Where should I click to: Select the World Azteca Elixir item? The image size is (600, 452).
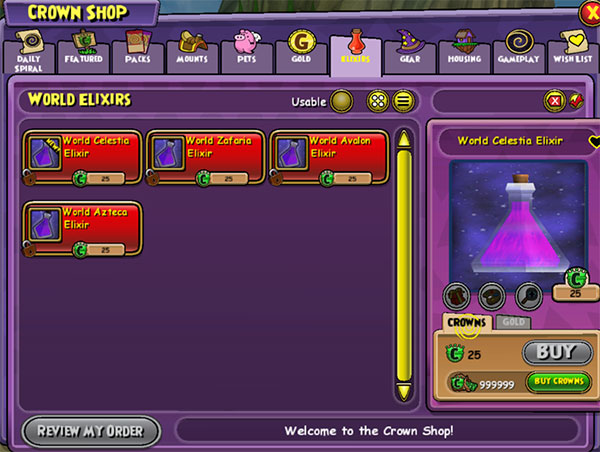(82, 229)
